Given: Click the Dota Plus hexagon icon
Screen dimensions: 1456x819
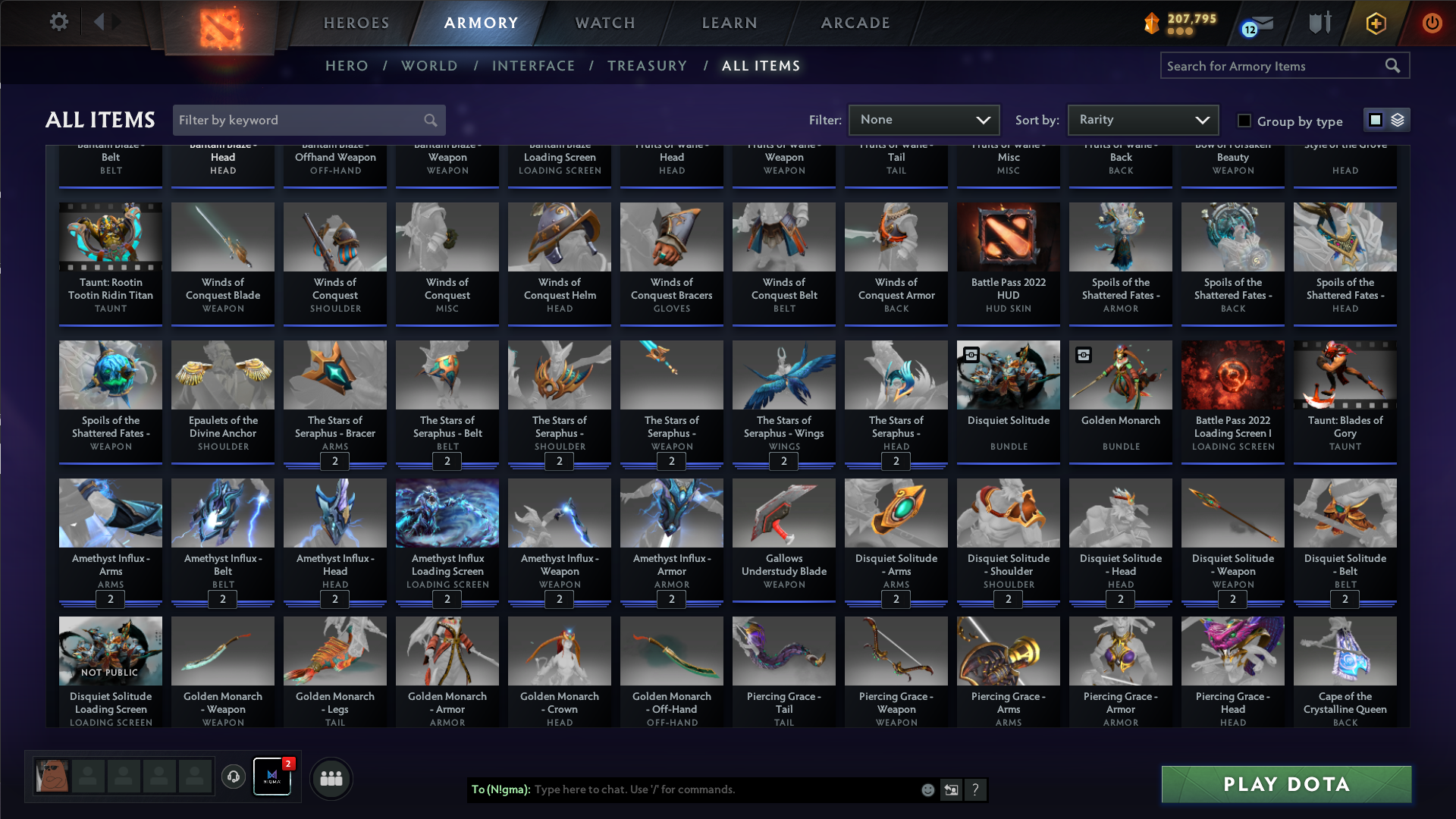Looking at the screenshot, I should point(1376,24).
